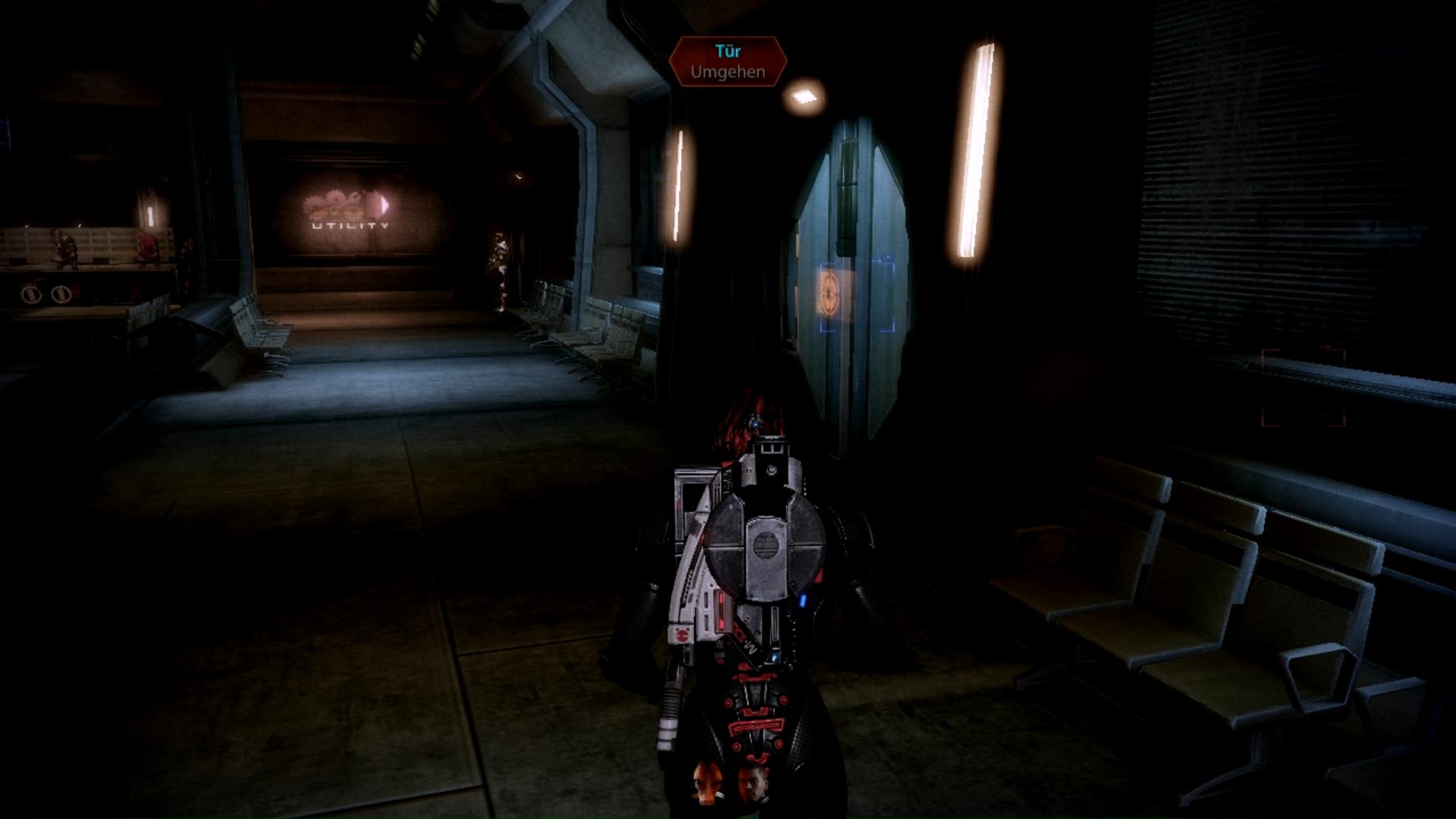Select the human male squadmate portrait
This screenshot has width=1456, height=819.
[x=753, y=783]
